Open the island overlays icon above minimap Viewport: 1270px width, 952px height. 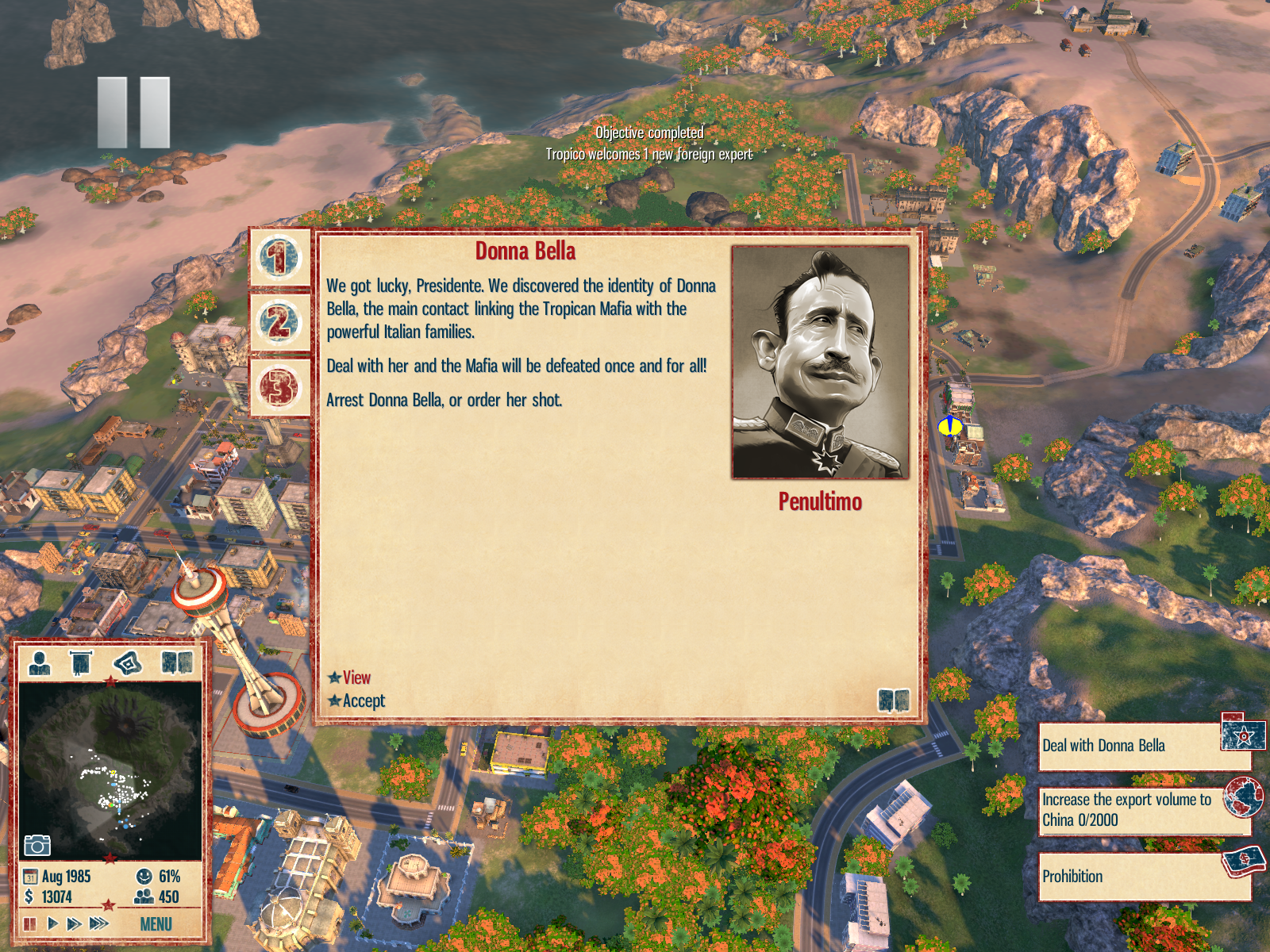[x=129, y=662]
